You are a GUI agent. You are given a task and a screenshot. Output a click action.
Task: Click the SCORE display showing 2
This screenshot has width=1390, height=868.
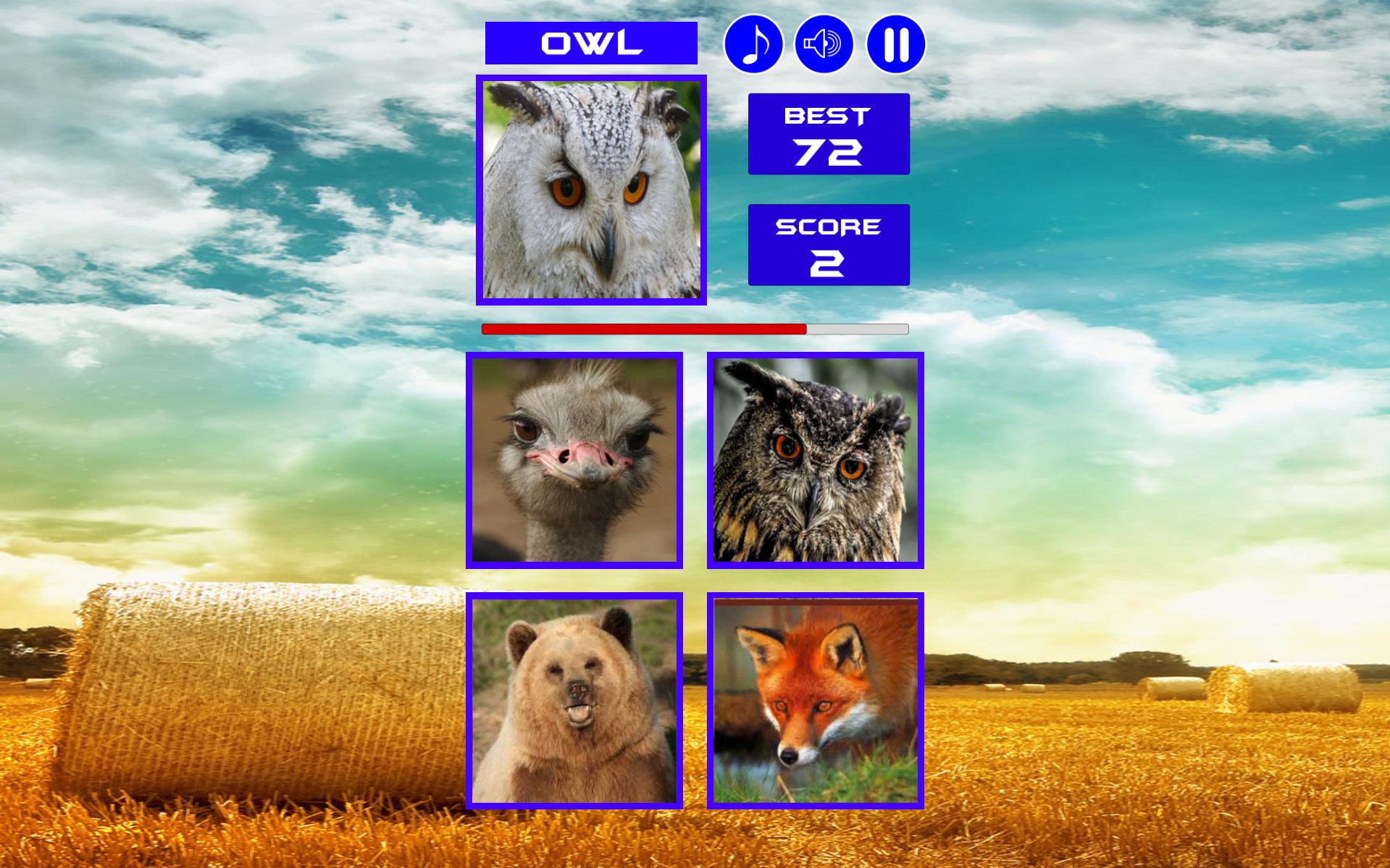point(828,244)
